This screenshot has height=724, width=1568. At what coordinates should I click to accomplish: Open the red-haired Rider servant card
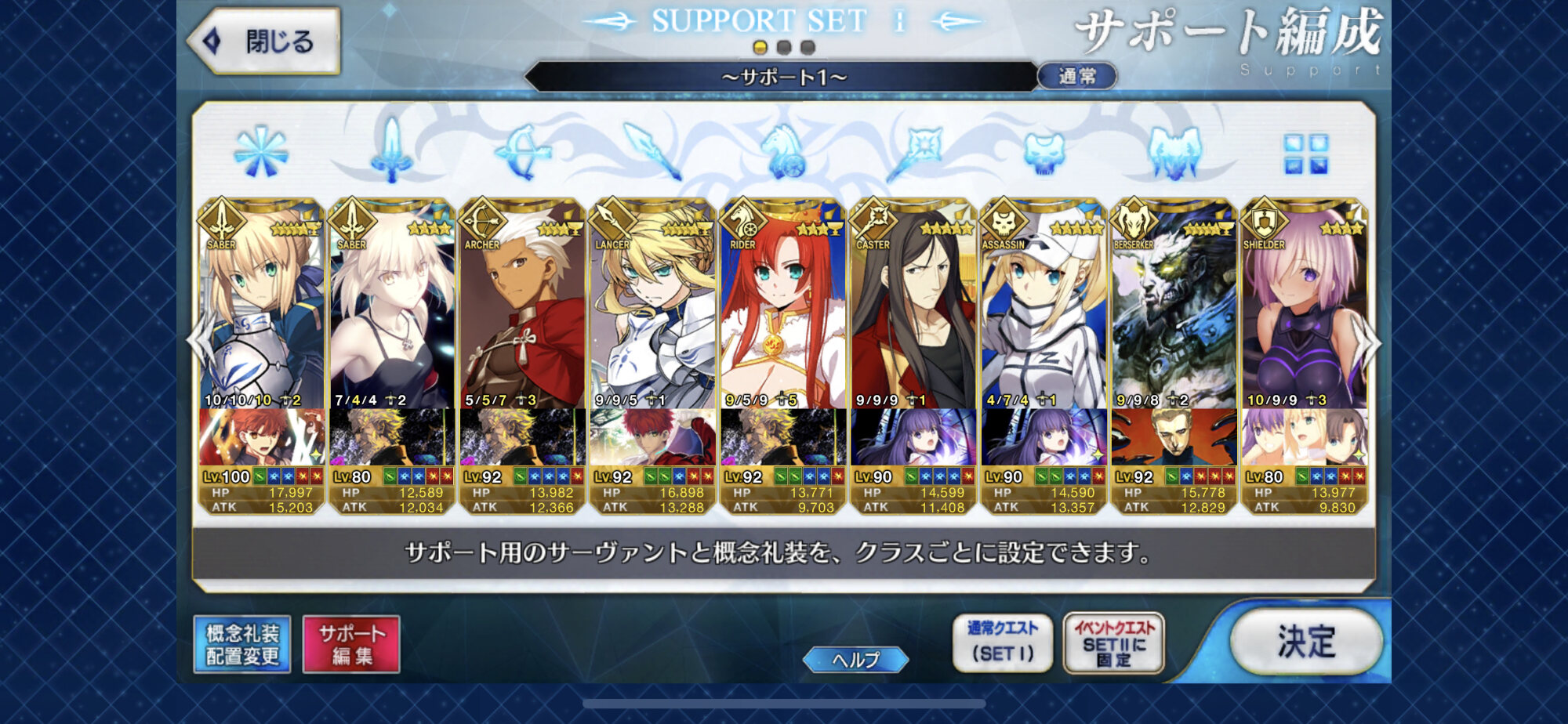pyautogui.click(x=782, y=313)
